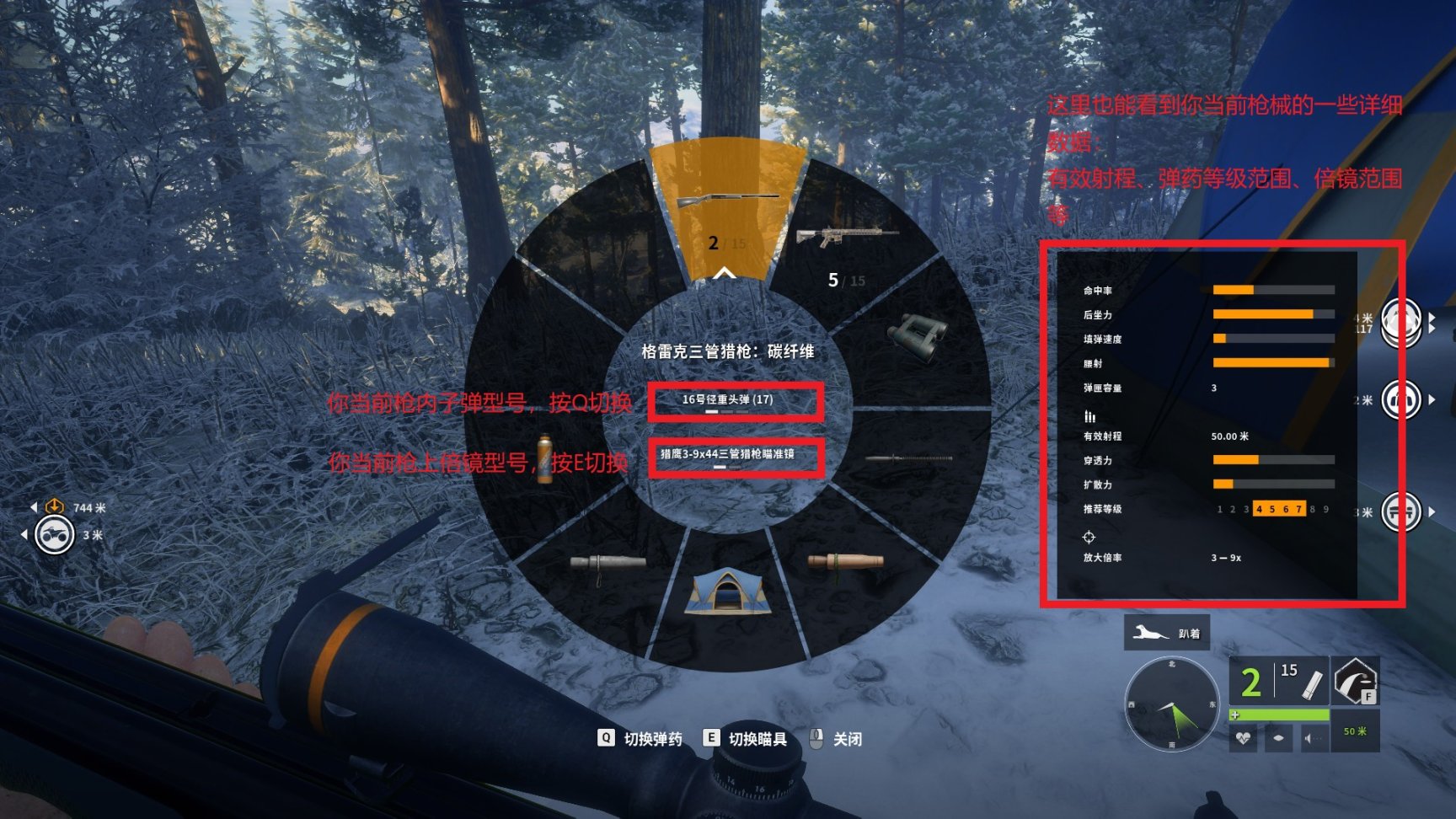The height and width of the screenshot is (819, 1456).
Task: Click the noise level speaker icon
Action: tap(1313, 739)
